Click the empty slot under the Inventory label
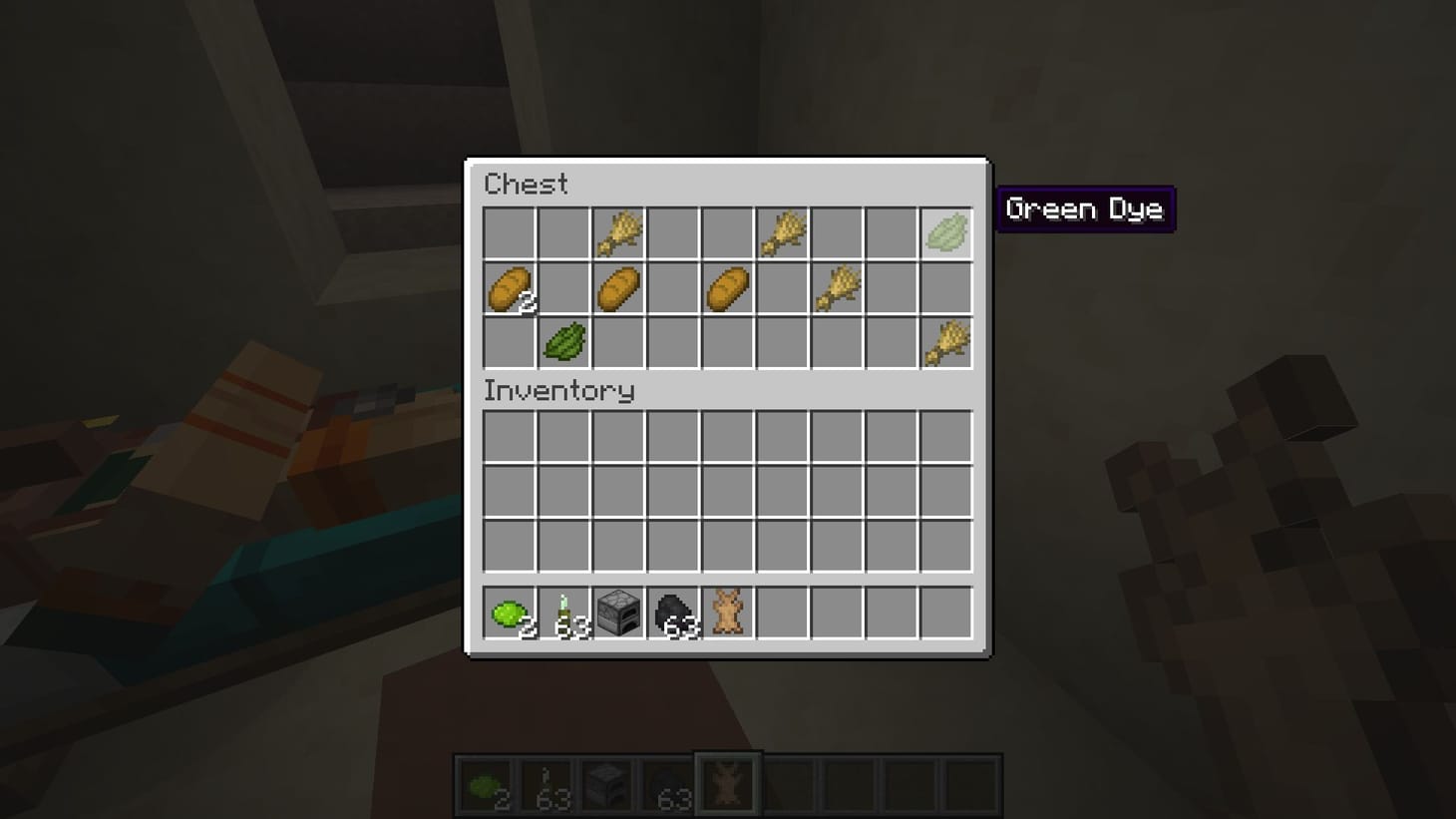The width and height of the screenshot is (1456, 819). tap(508, 436)
